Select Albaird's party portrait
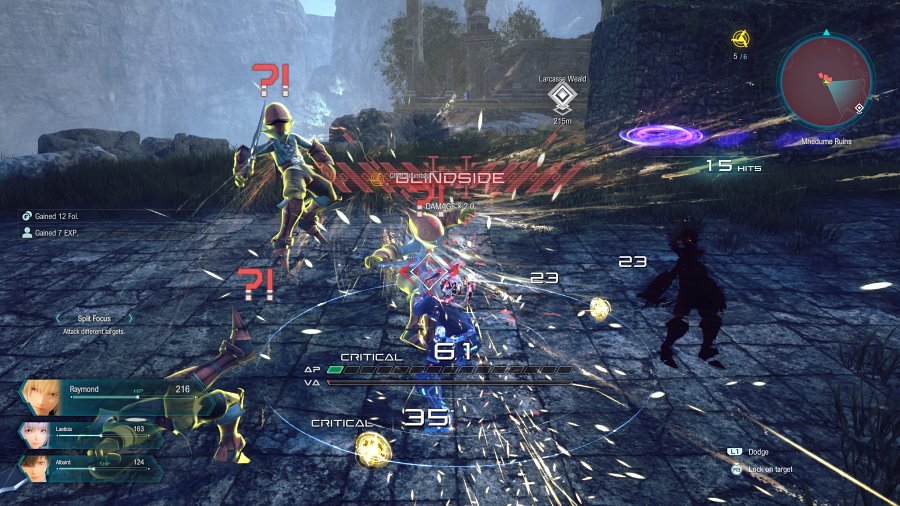Screen dimensions: 900x506 point(35,468)
